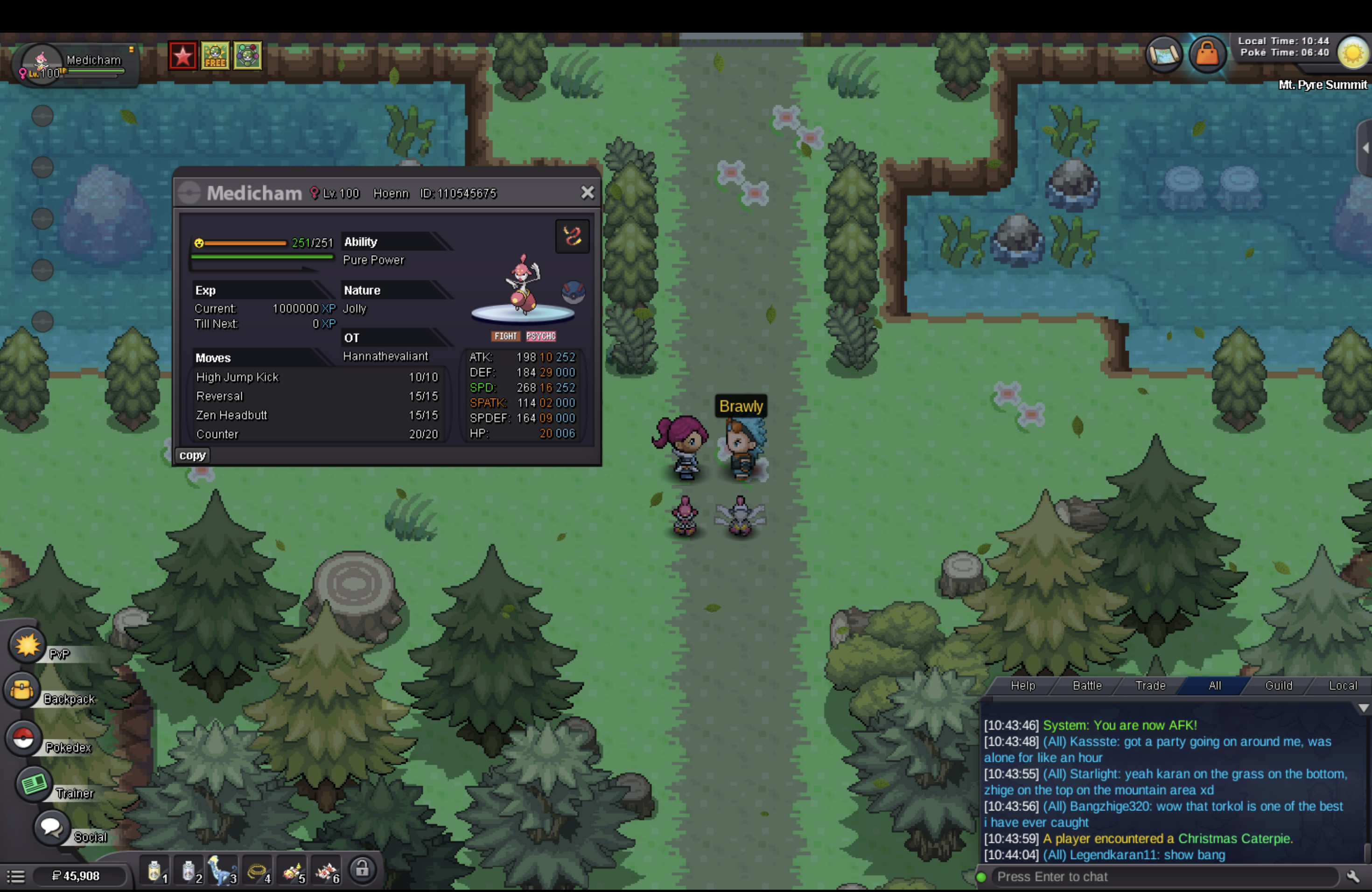This screenshot has width=1372, height=892.
Task: Select Medicham in the party panel
Action: (75, 64)
